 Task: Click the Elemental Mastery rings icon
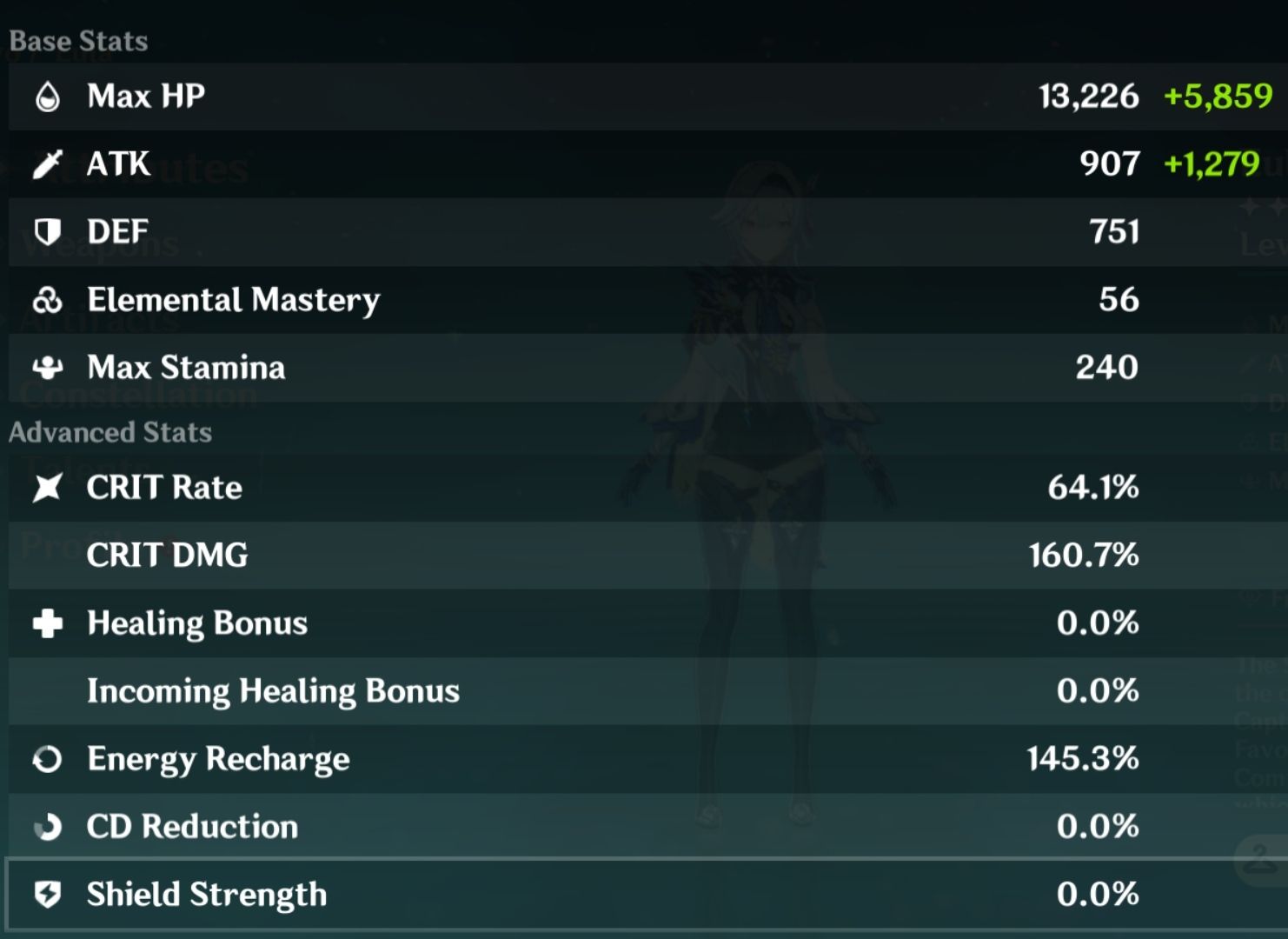click(x=49, y=300)
